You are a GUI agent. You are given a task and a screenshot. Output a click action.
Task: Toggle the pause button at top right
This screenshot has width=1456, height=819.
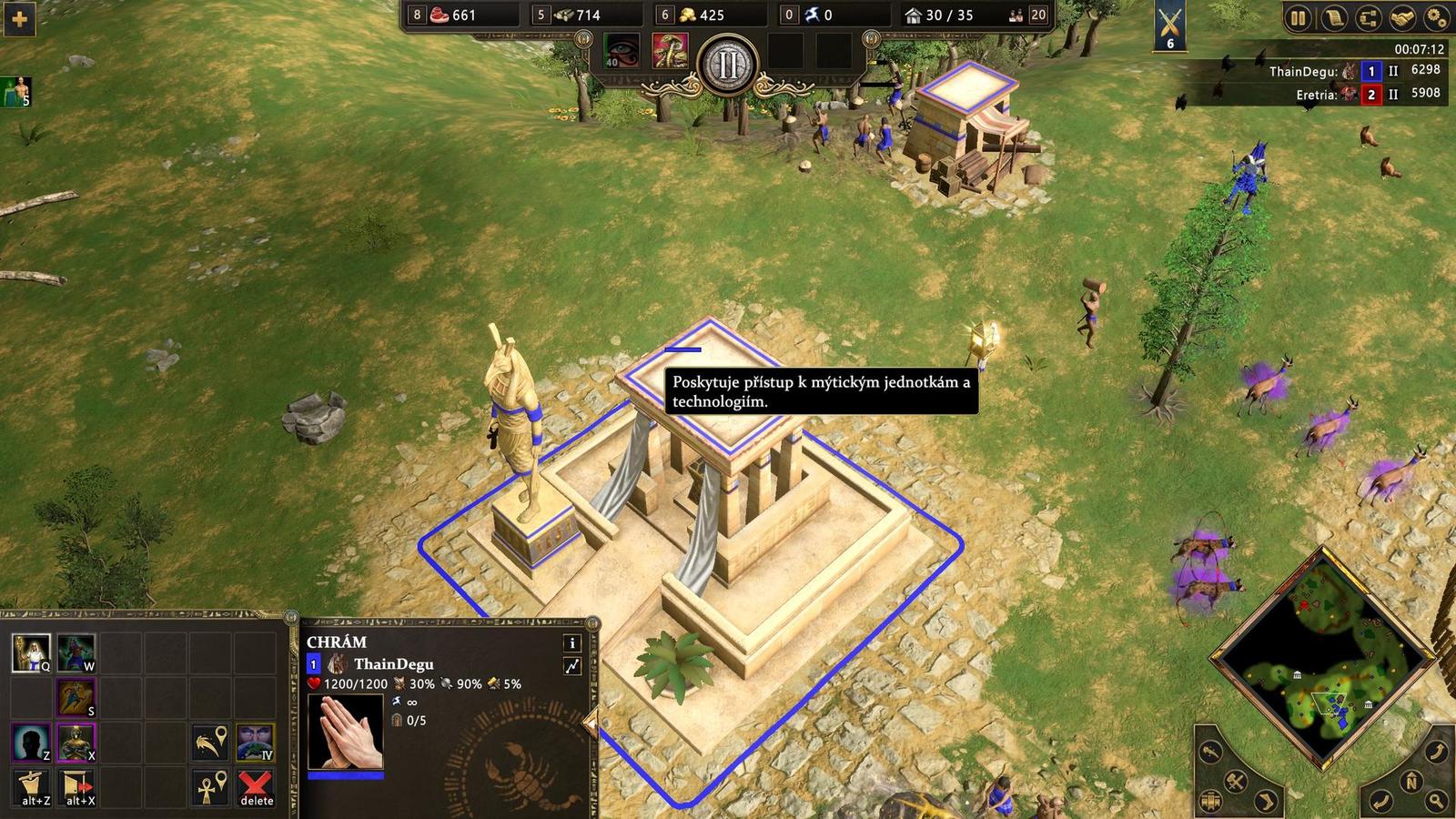pos(1298,18)
